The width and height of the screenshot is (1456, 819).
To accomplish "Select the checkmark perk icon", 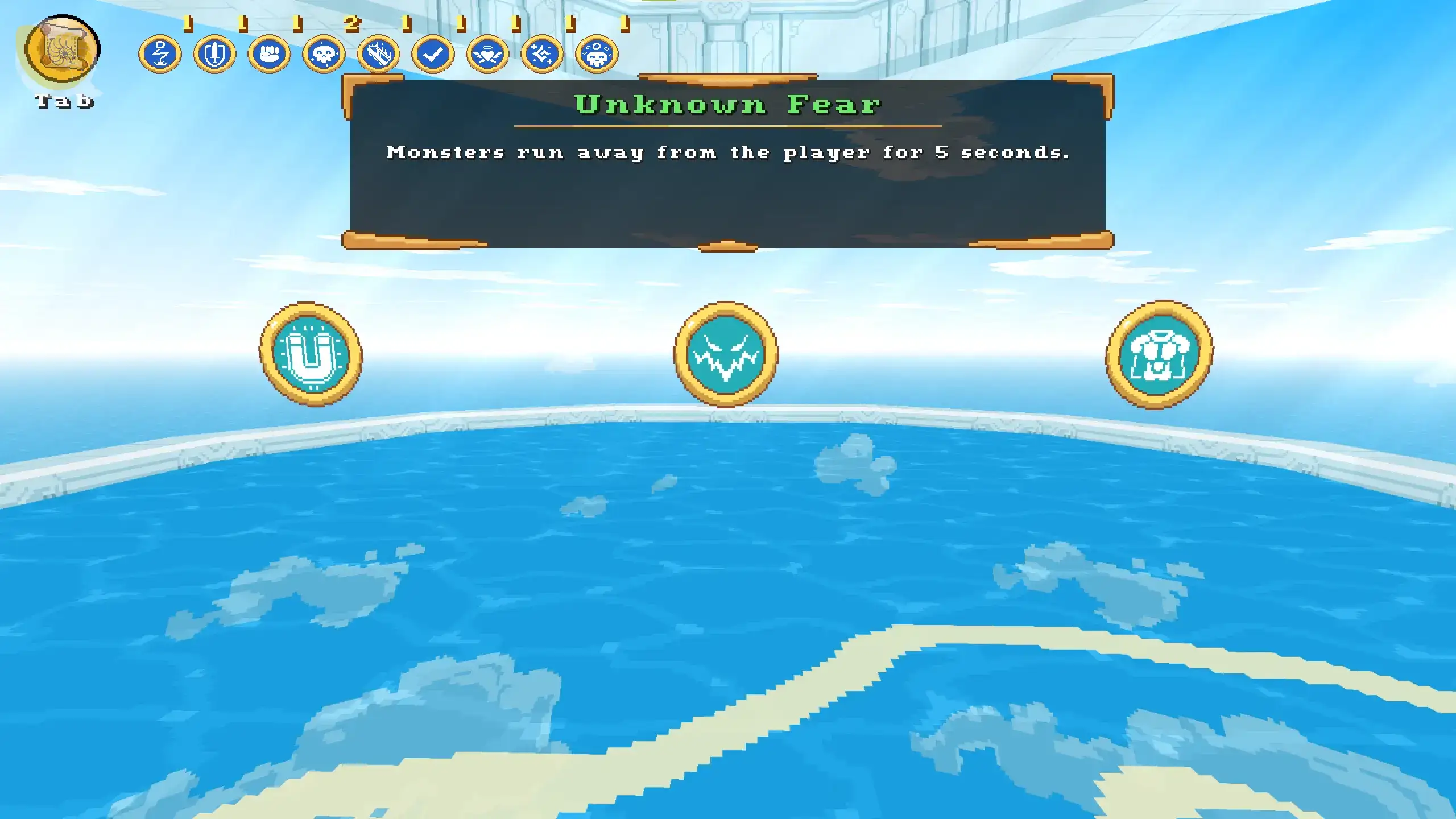I will tap(433, 55).
